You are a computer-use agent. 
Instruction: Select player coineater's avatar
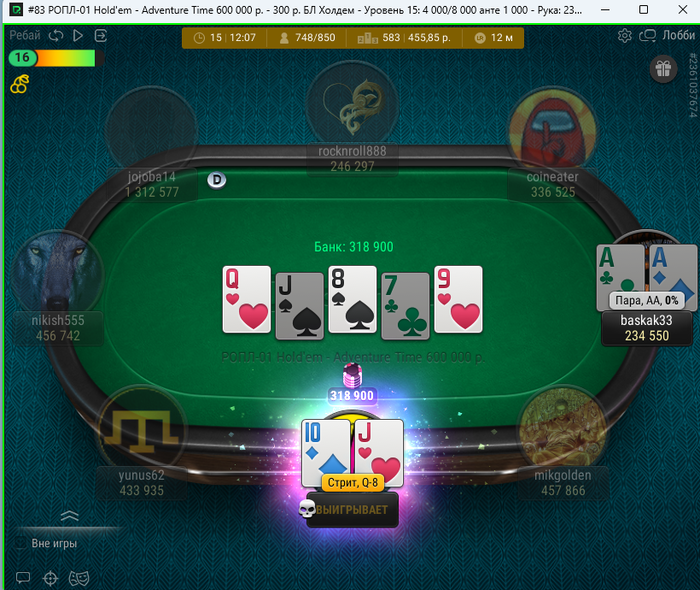[x=553, y=128]
